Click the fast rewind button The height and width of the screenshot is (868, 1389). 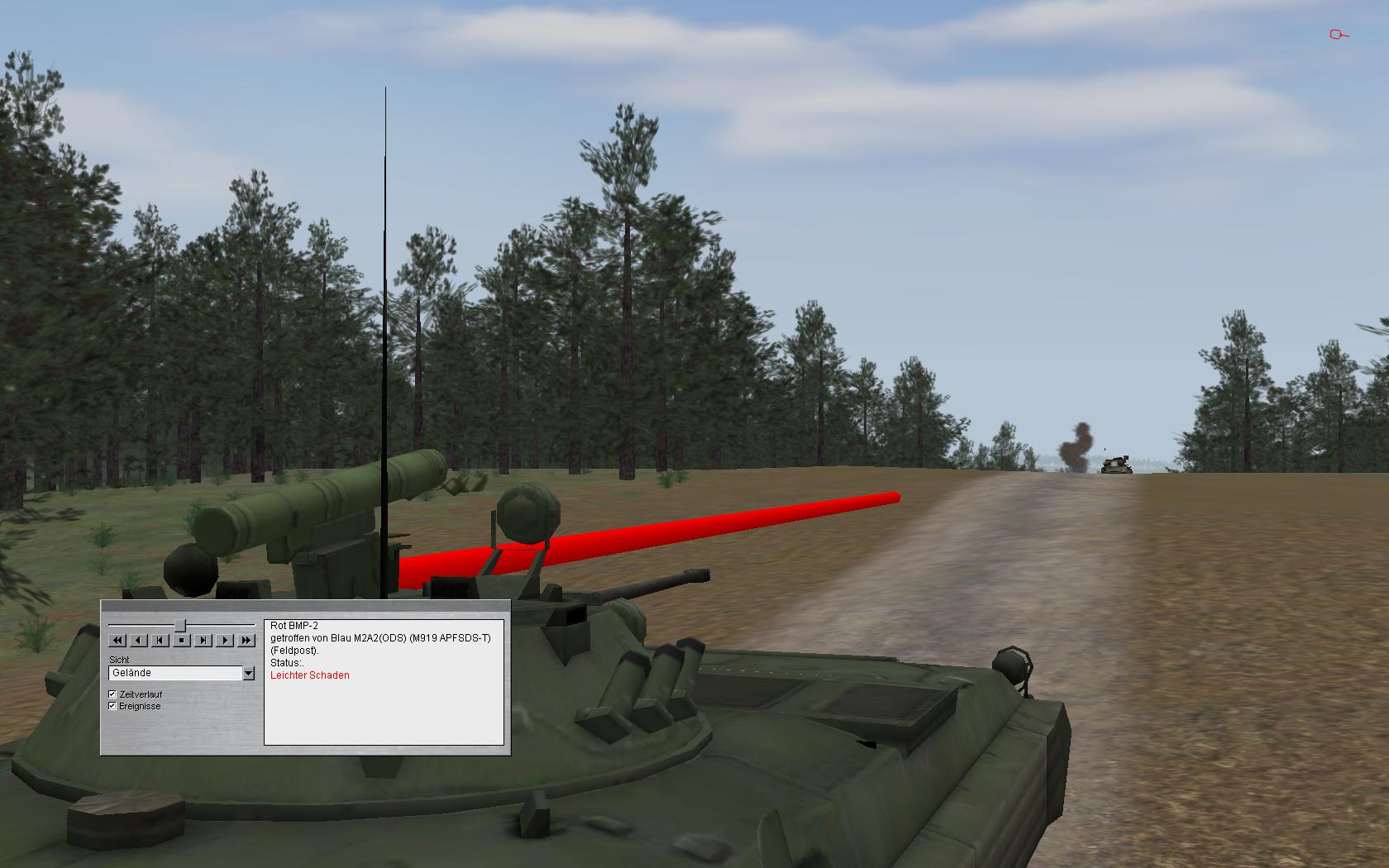point(117,640)
